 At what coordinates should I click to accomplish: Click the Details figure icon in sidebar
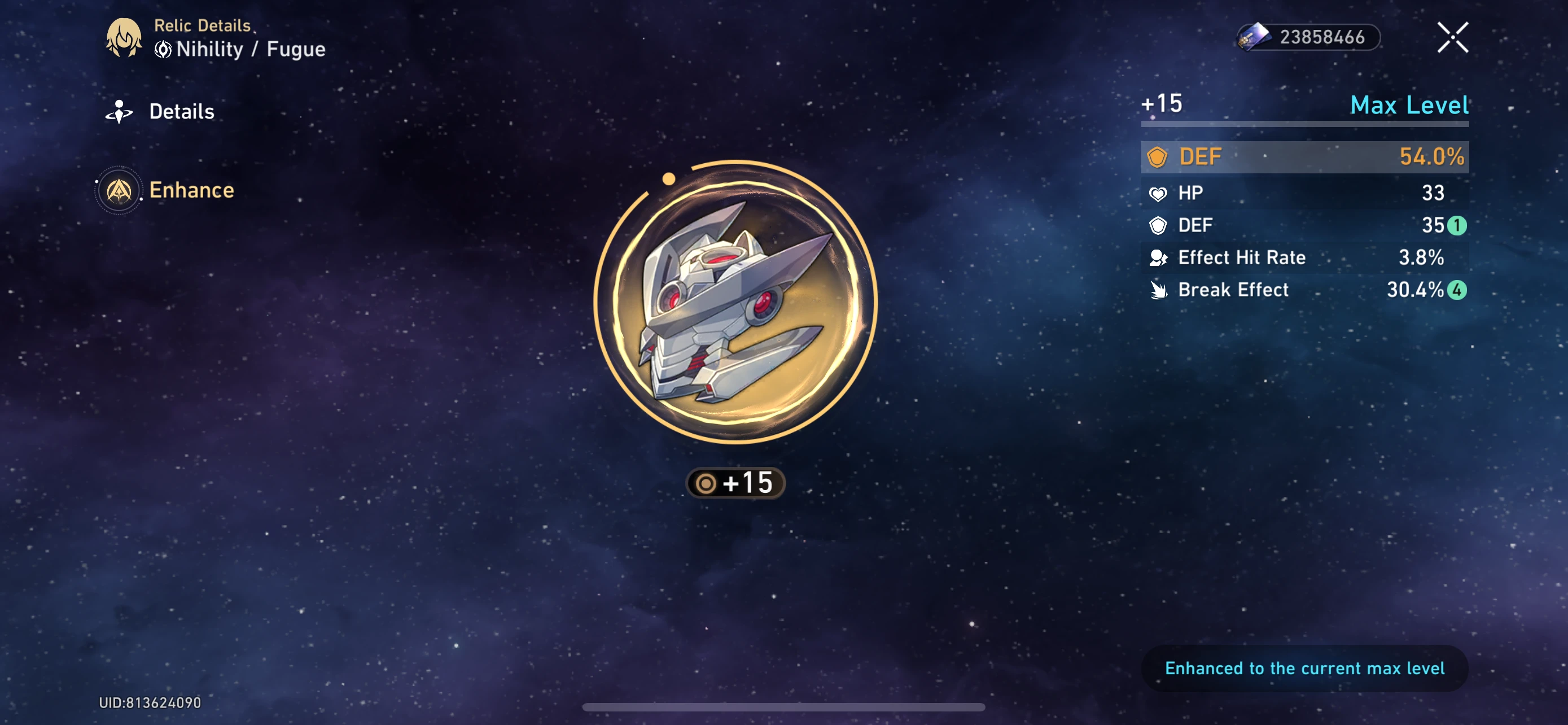(119, 111)
